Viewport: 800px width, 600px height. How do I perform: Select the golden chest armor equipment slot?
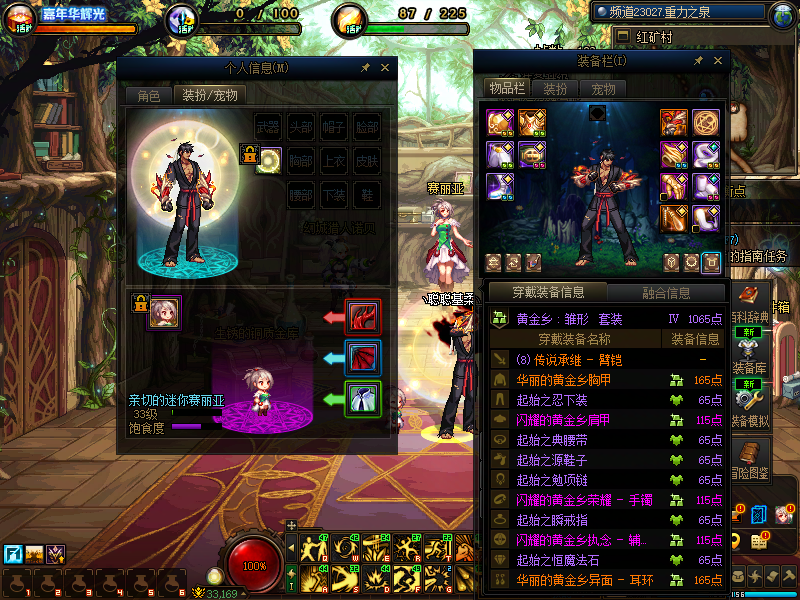(531, 123)
